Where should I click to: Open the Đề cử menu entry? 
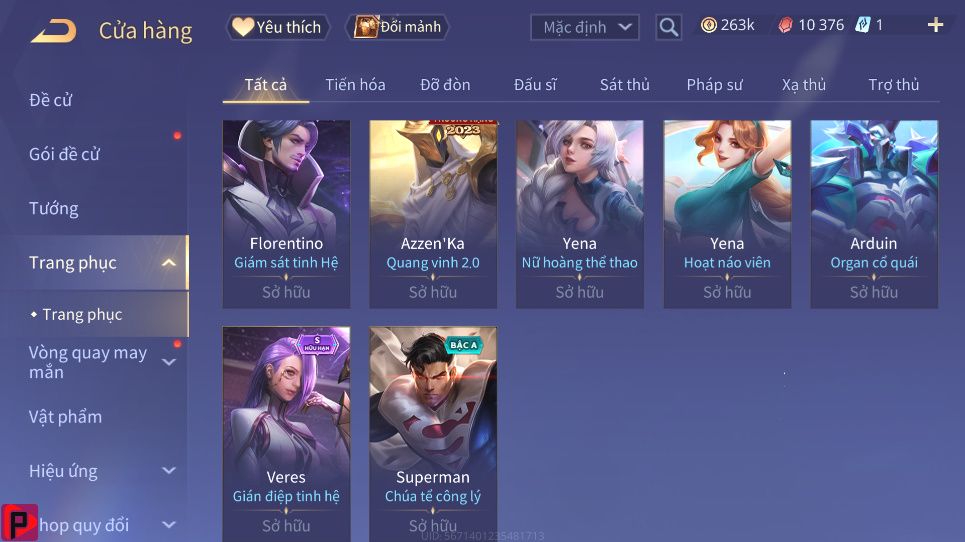click(x=51, y=100)
